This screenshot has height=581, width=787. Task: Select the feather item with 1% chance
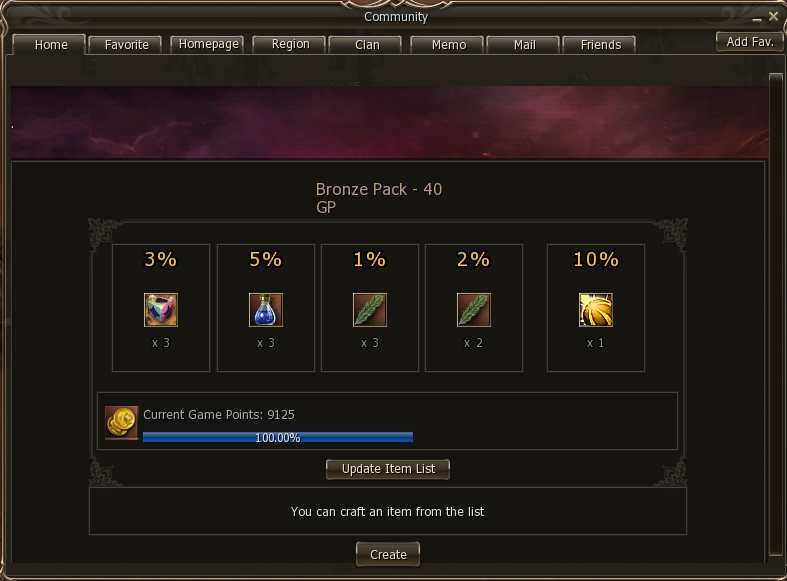click(x=369, y=310)
